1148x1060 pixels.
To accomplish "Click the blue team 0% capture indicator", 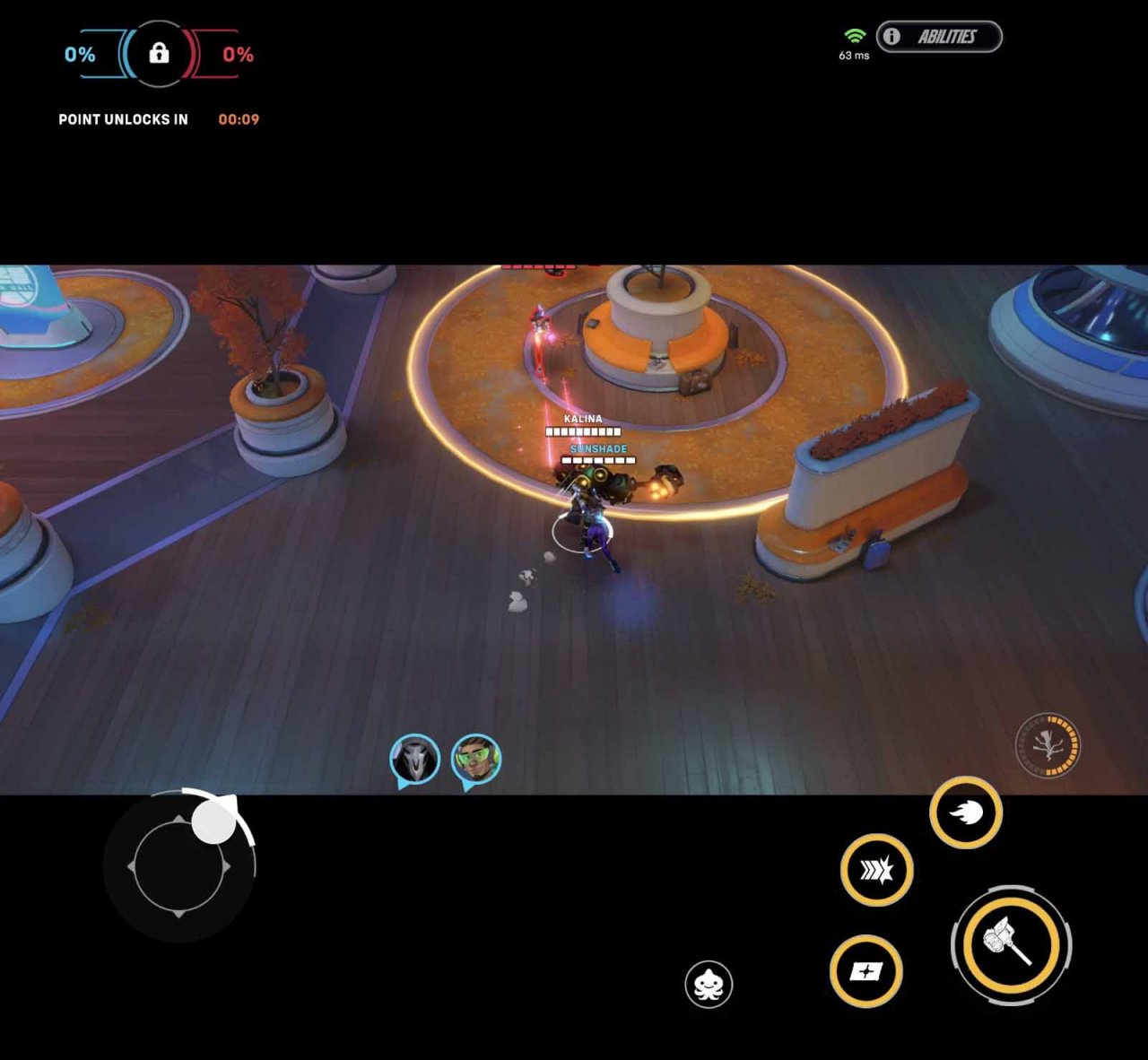I will point(79,54).
